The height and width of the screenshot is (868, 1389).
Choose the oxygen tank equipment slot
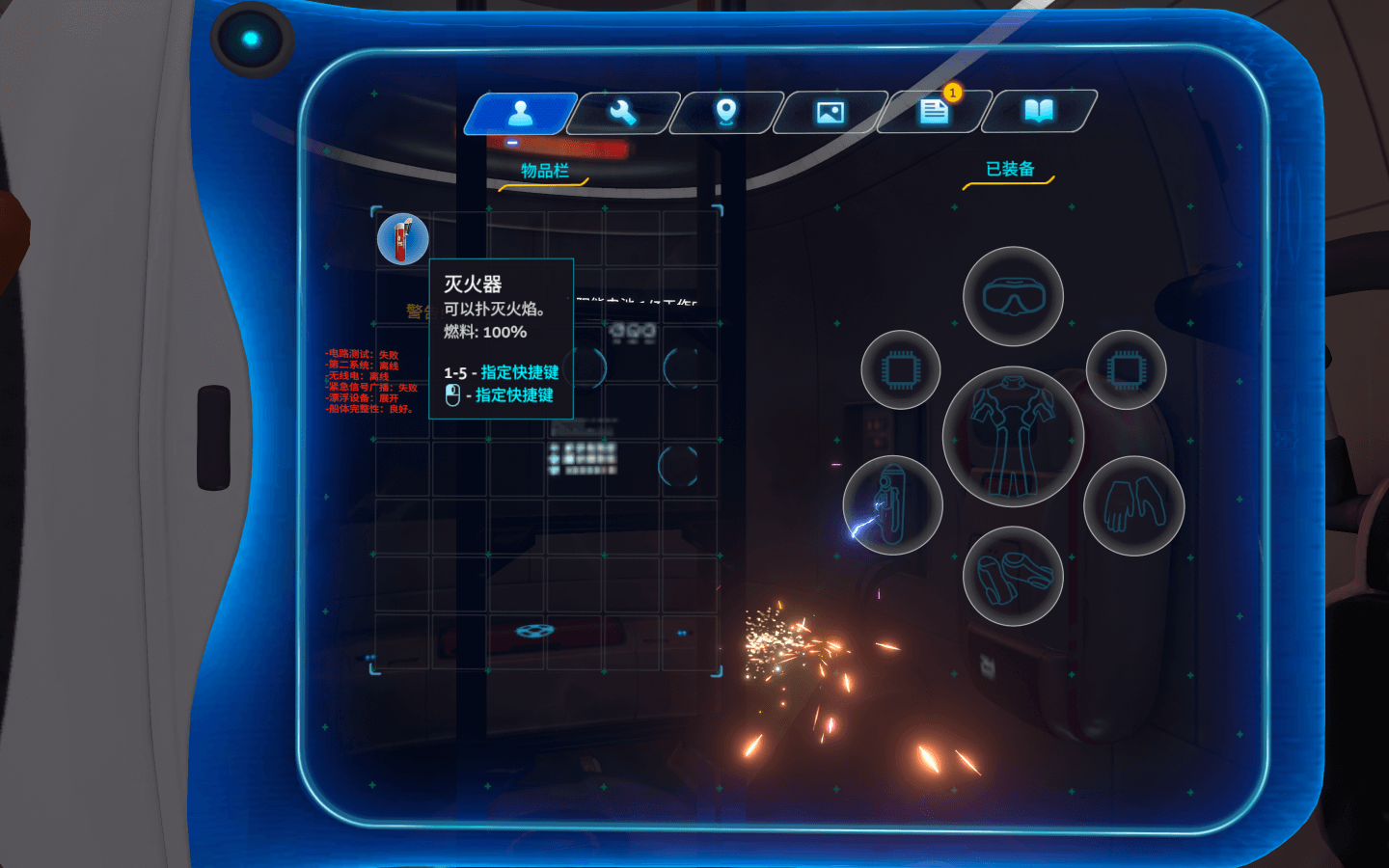pyautogui.click(x=892, y=504)
